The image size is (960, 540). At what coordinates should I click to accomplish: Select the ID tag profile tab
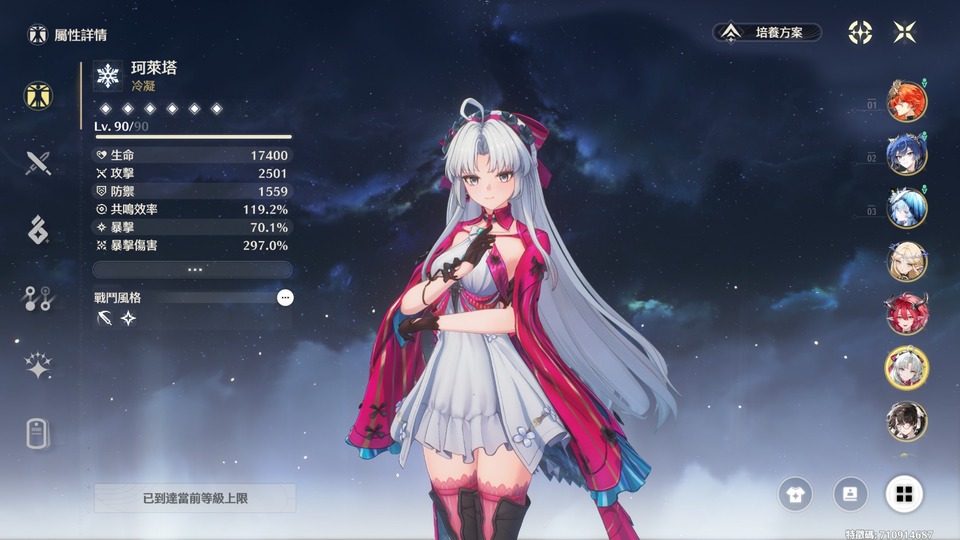(39, 434)
